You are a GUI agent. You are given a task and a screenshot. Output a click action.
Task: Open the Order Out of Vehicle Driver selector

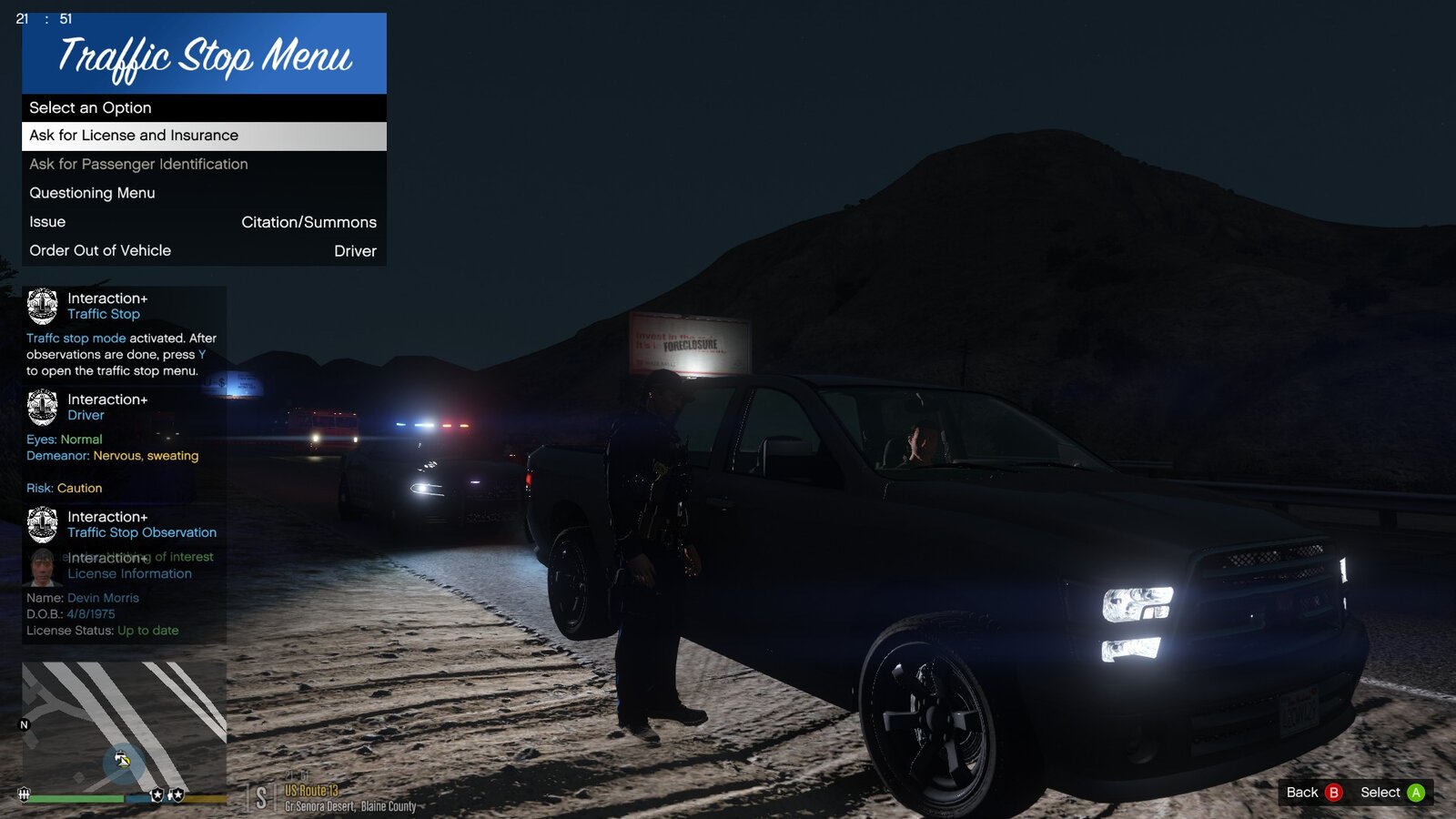coord(202,250)
